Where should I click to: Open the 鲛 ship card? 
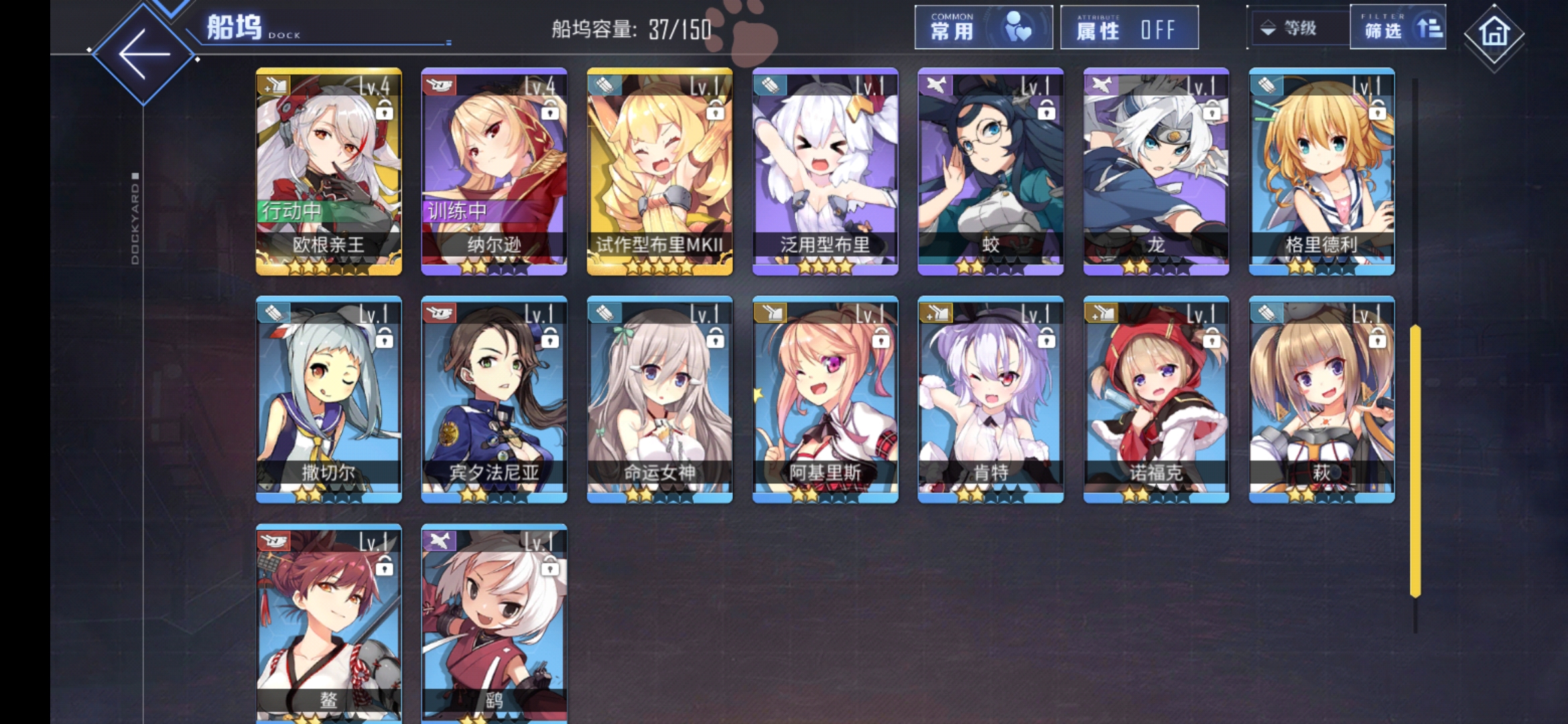click(x=990, y=171)
